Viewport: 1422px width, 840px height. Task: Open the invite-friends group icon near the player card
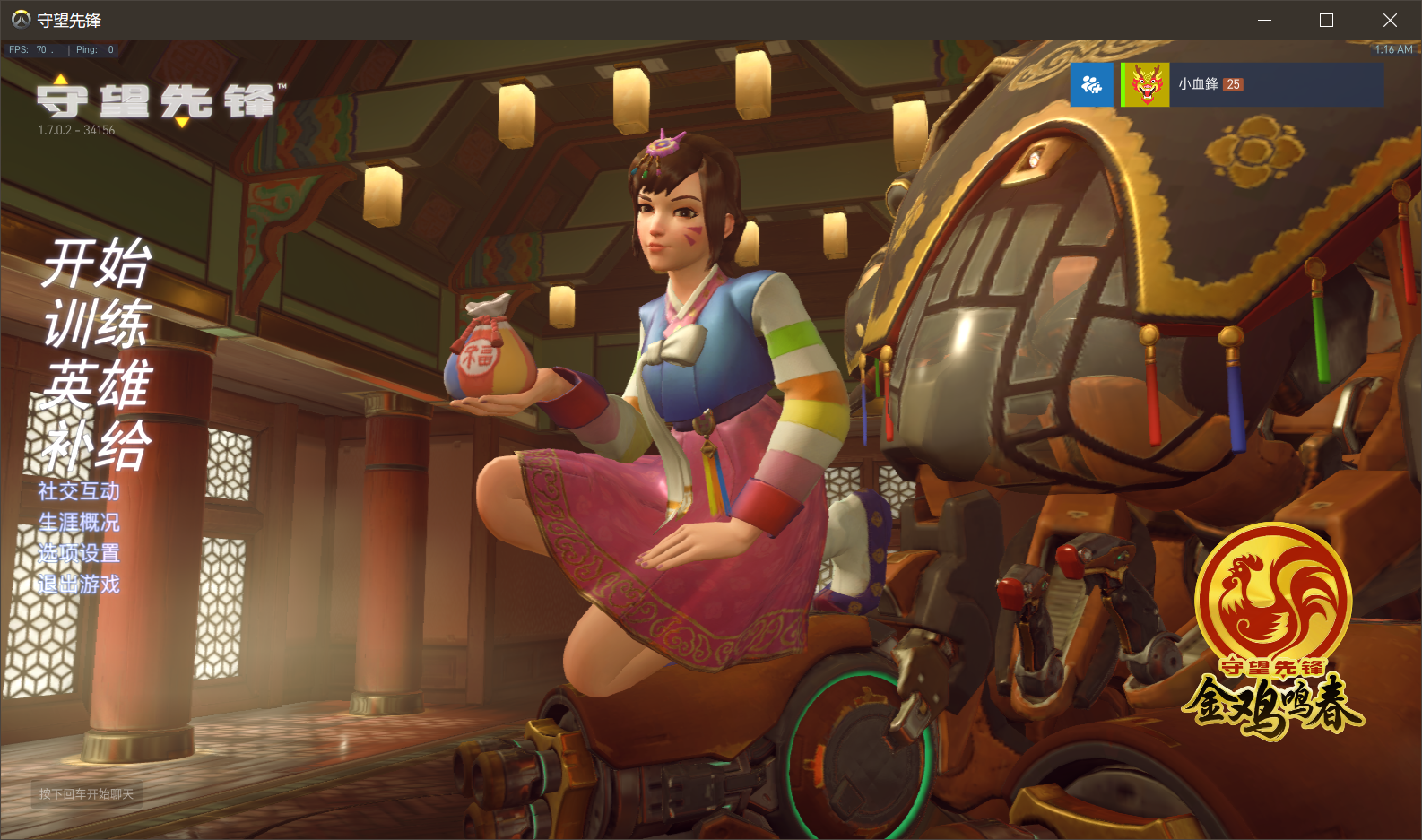(x=1090, y=84)
